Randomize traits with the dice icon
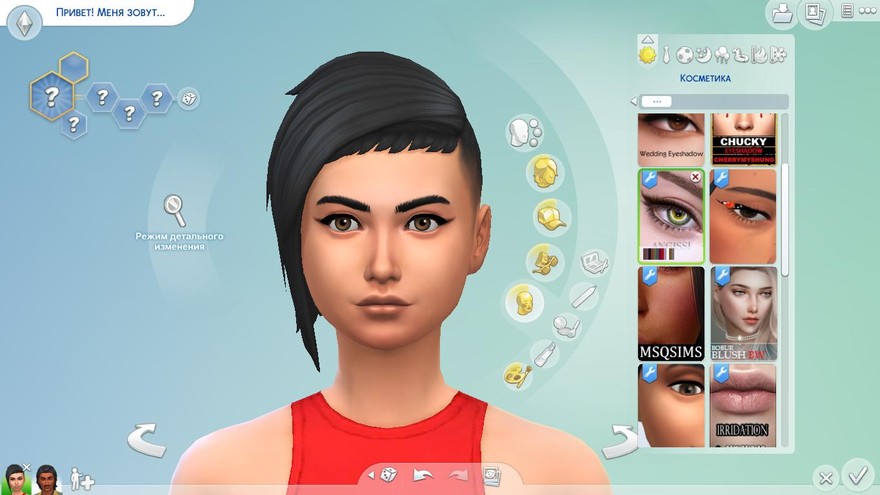 [188, 98]
